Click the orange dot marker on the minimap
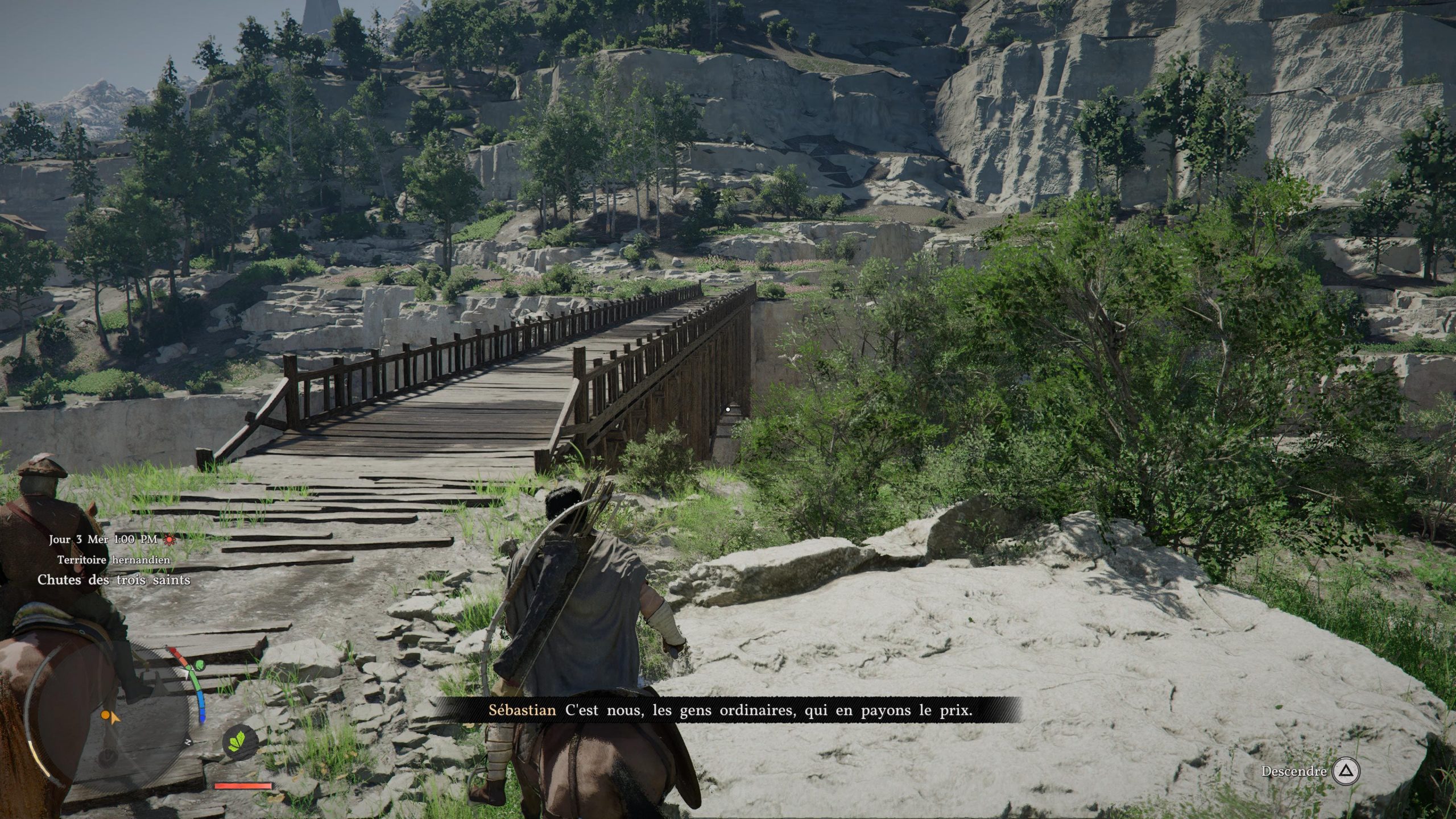The image size is (1456, 819). [x=105, y=714]
